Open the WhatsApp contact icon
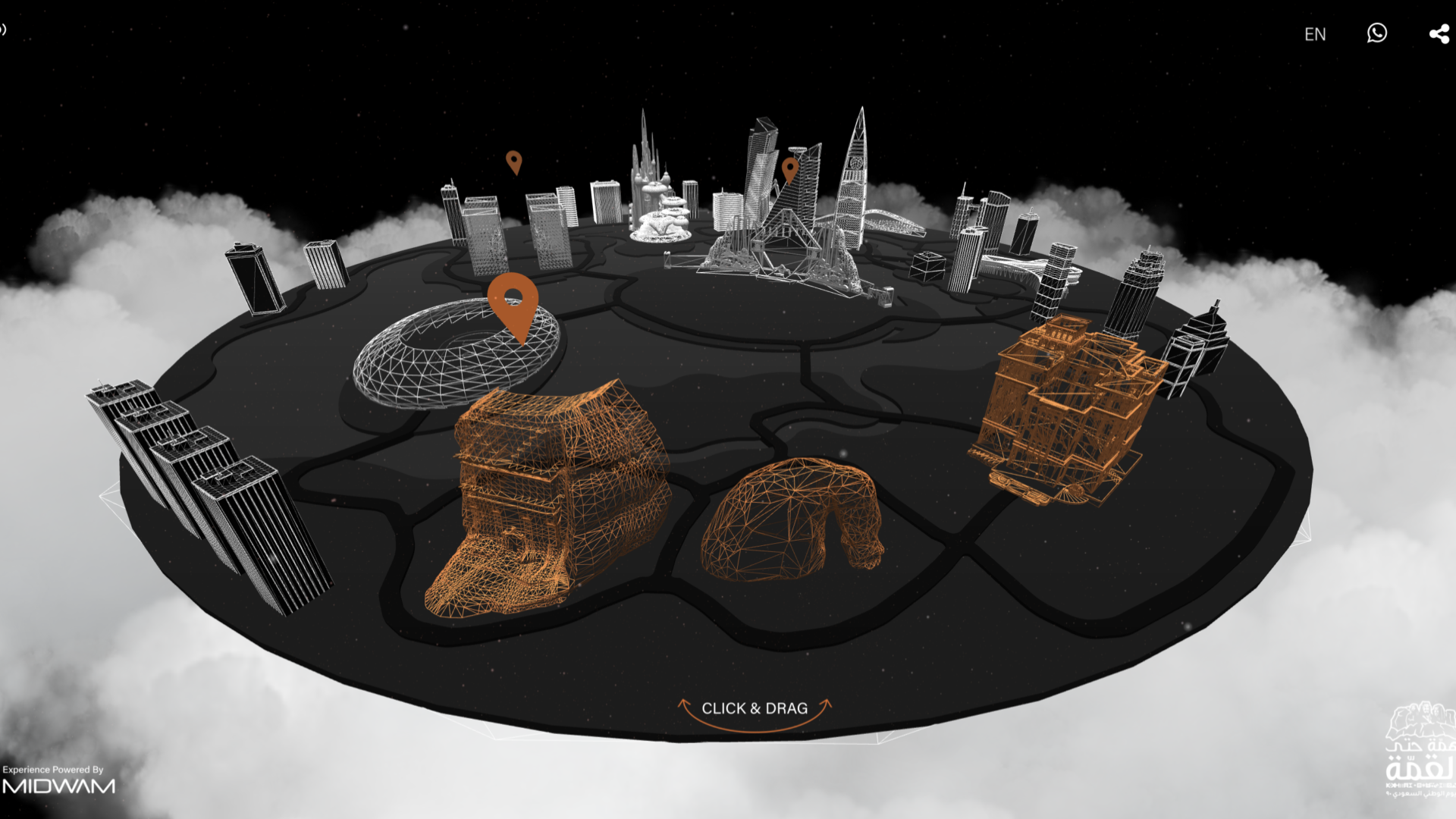Image resolution: width=1456 pixels, height=819 pixels. (x=1377, y=33)
